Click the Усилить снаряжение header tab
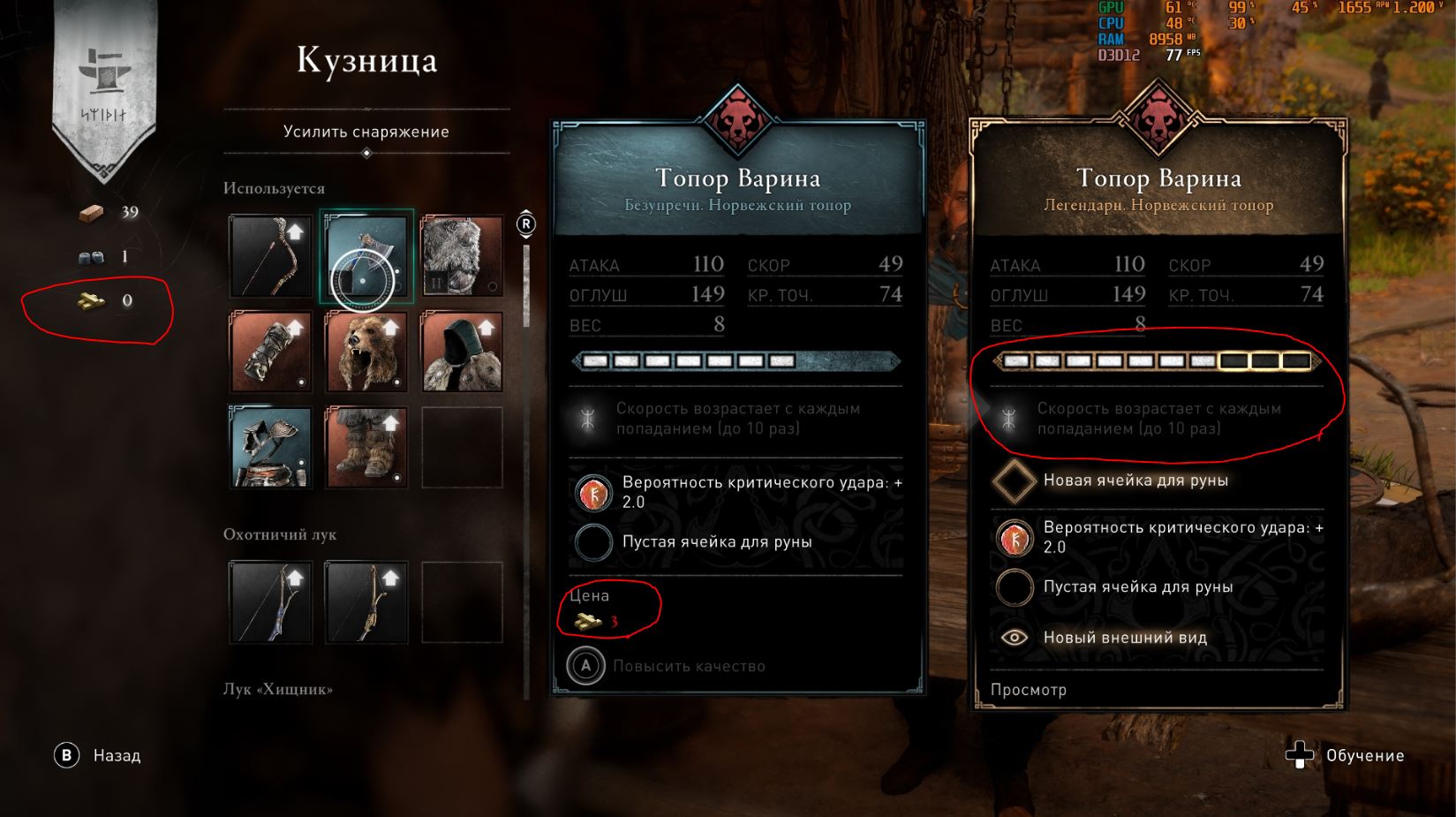The image size is (1456, 817). pyautogui.click(x=366, y=132)
